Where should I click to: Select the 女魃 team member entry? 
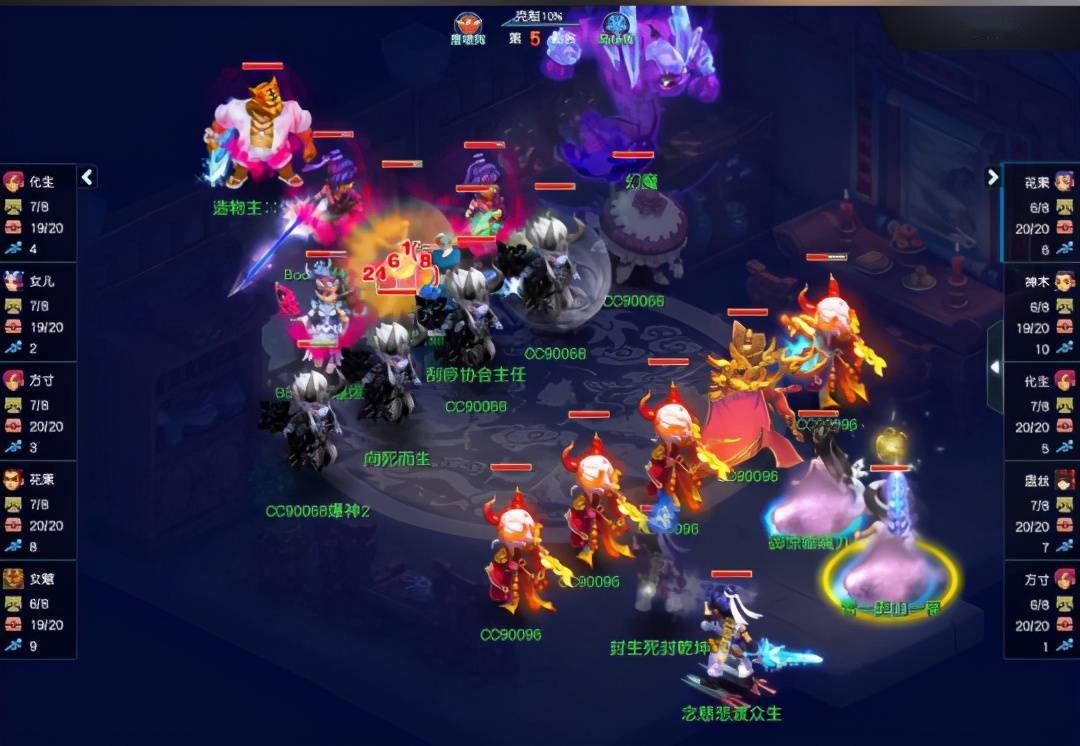[38, 608]
